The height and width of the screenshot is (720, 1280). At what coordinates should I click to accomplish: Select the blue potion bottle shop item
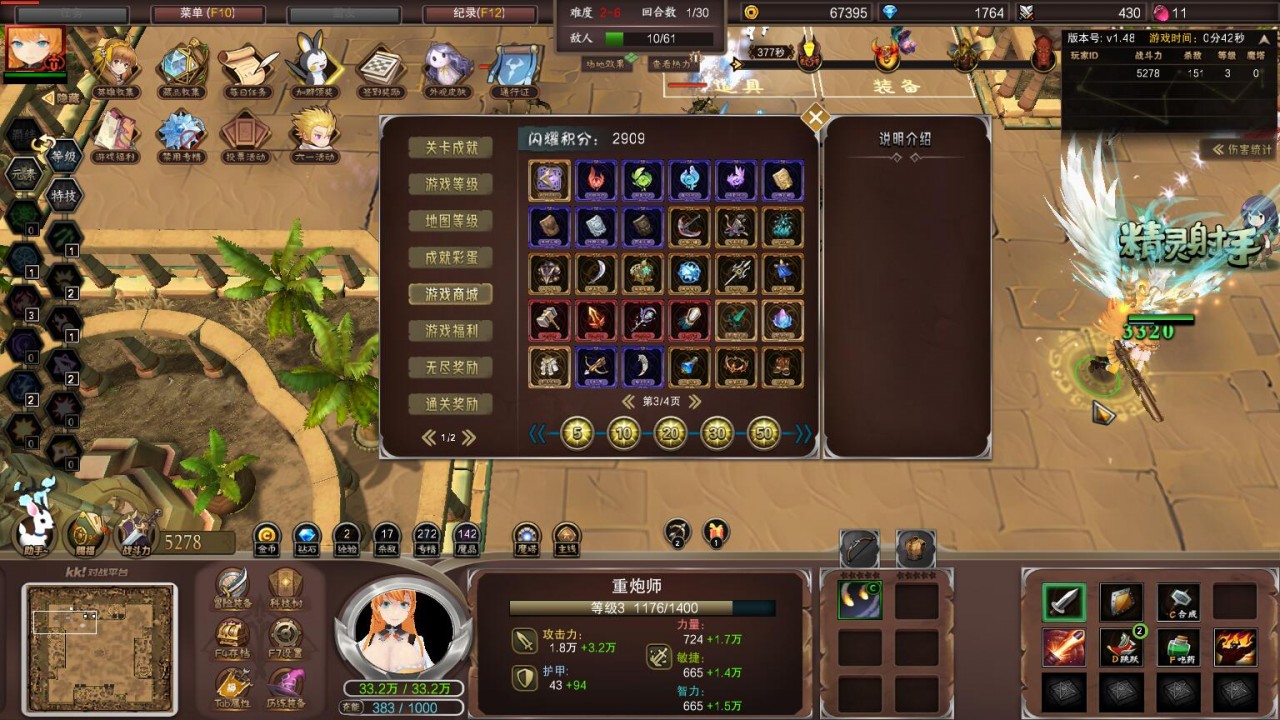(x=690, y=367)
